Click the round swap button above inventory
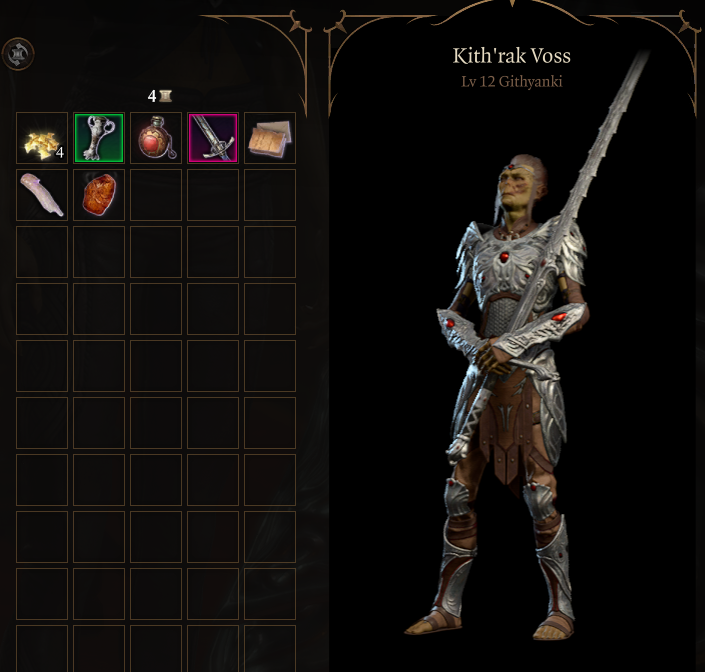 coord(18,54)
